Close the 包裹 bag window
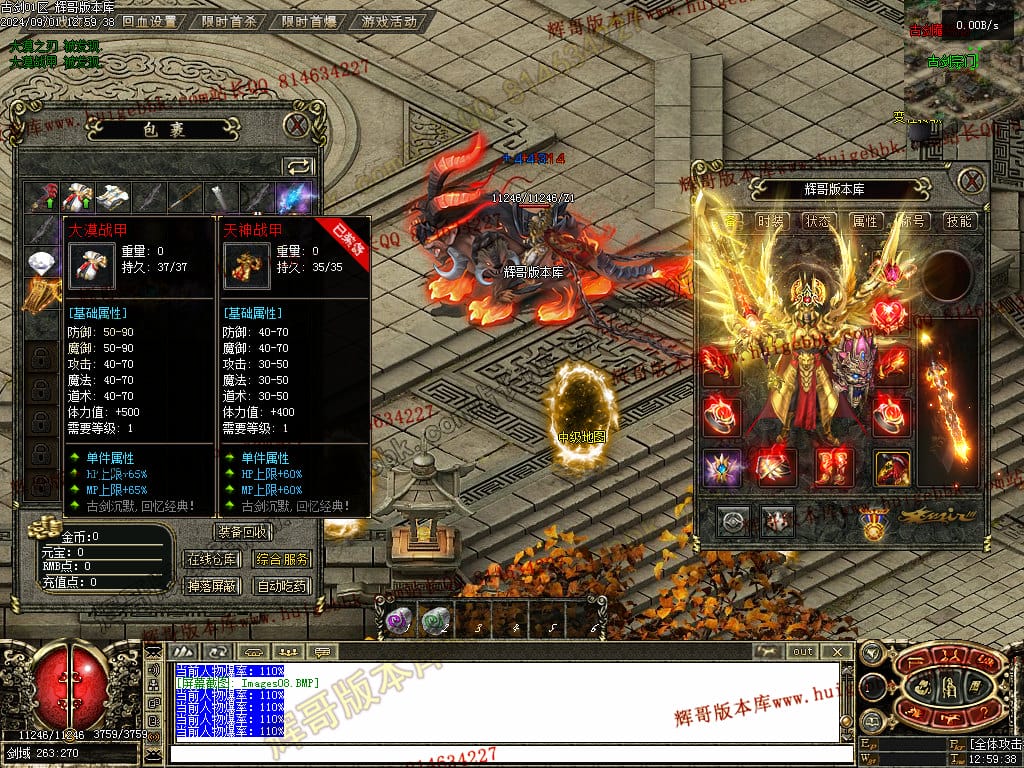The height and width of the screenshot is (768, 1024). pyautogui.click(x=296, y=125)
